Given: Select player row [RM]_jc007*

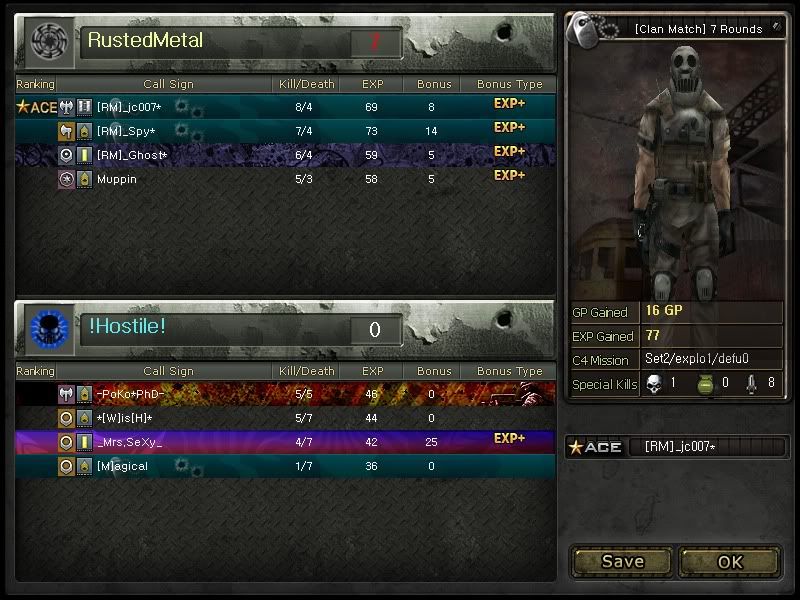Looking at the screenshot, I should [286, 107].
